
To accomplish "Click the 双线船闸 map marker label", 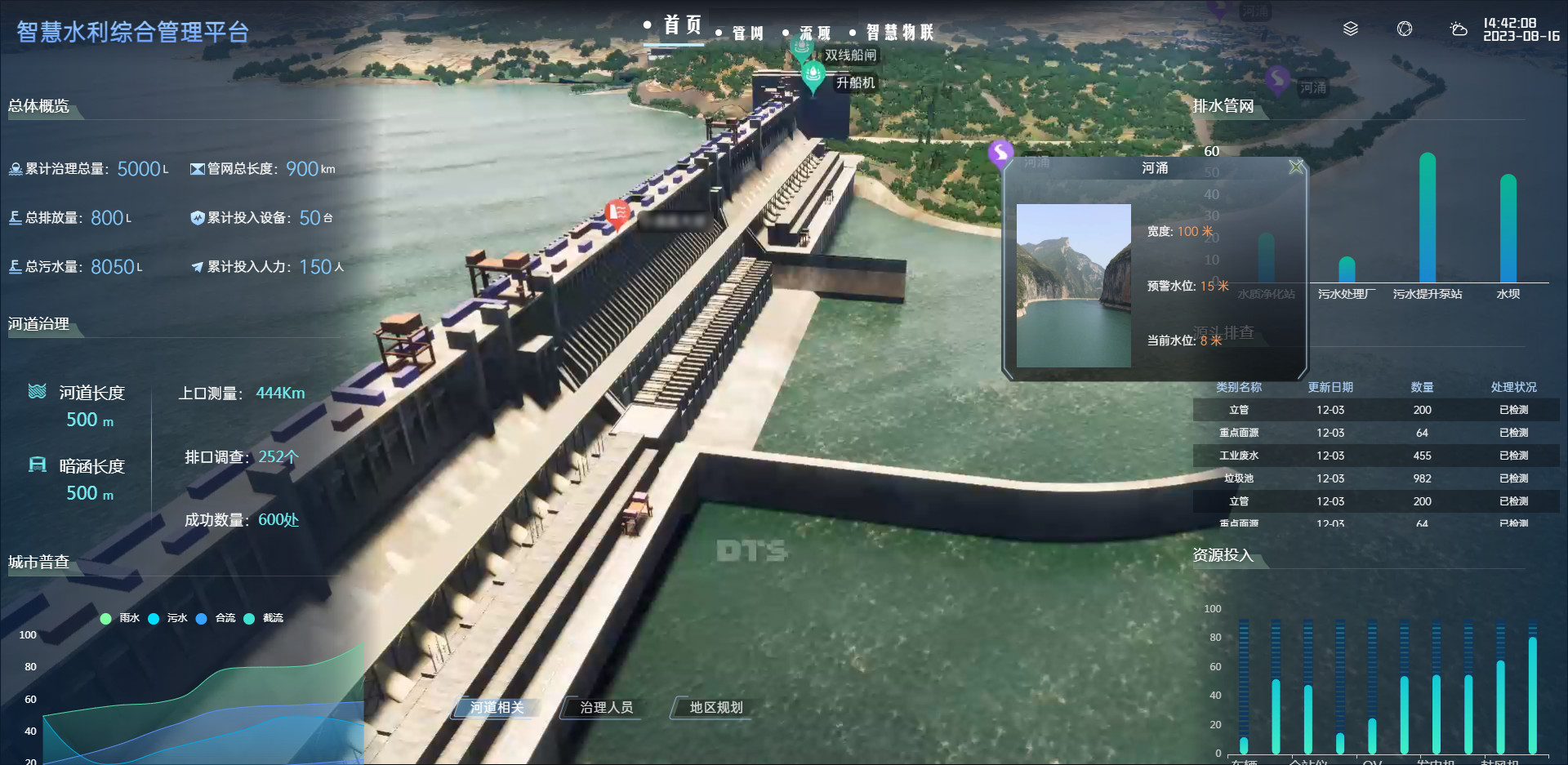I will pos(849,56).
